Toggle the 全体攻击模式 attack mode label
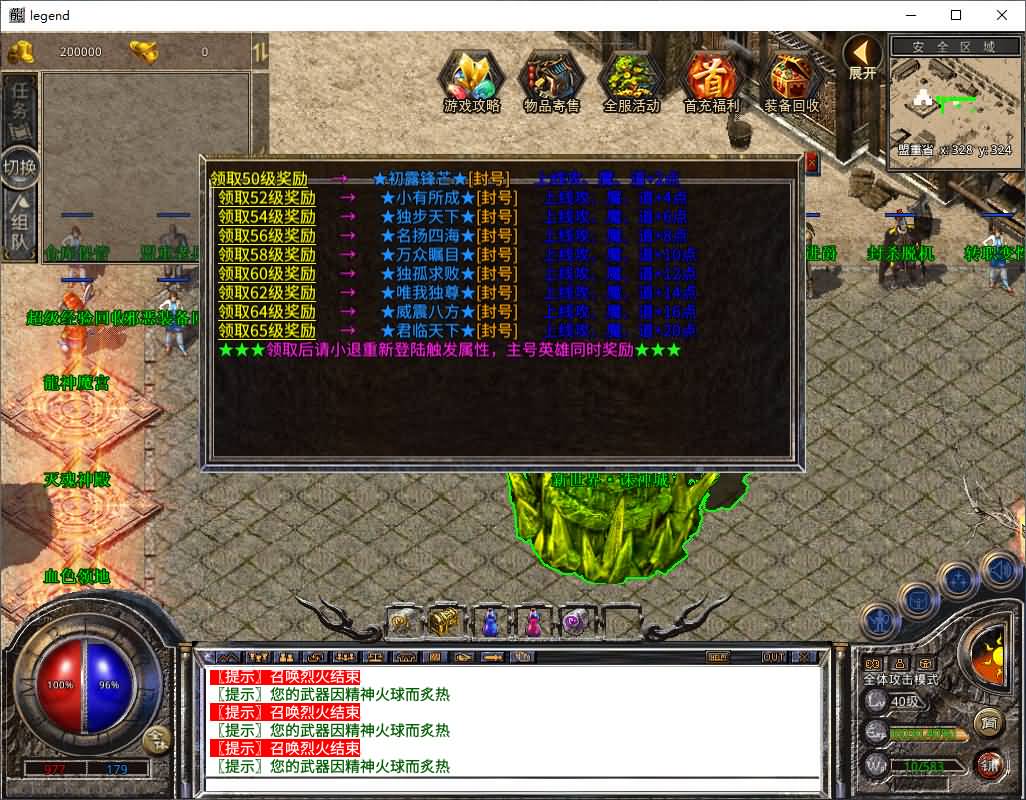This screenshot has width=1026, height=800. [x=901, y=680]
